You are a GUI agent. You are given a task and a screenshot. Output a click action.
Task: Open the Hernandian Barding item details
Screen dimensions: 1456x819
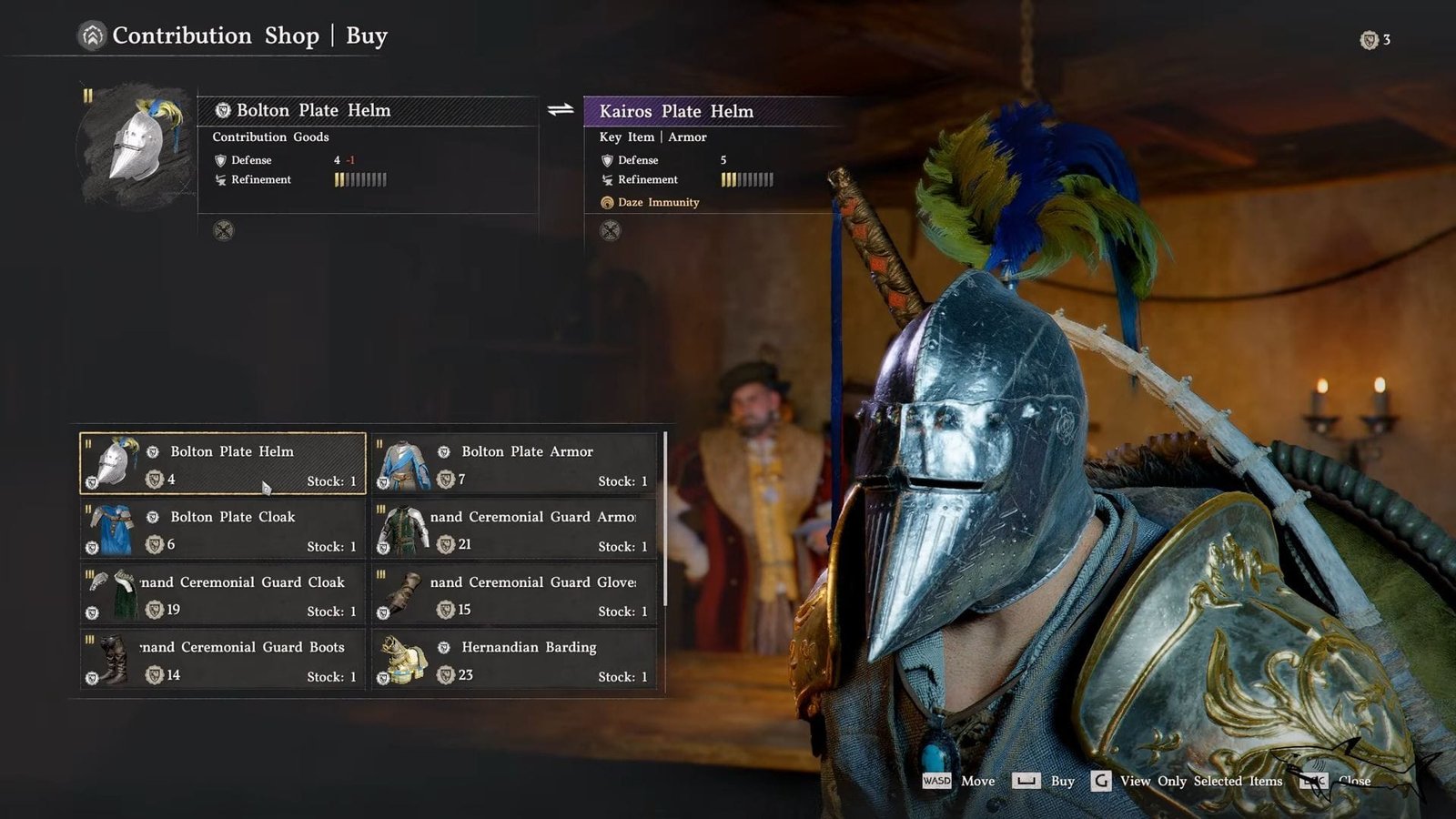click(514, 660)
